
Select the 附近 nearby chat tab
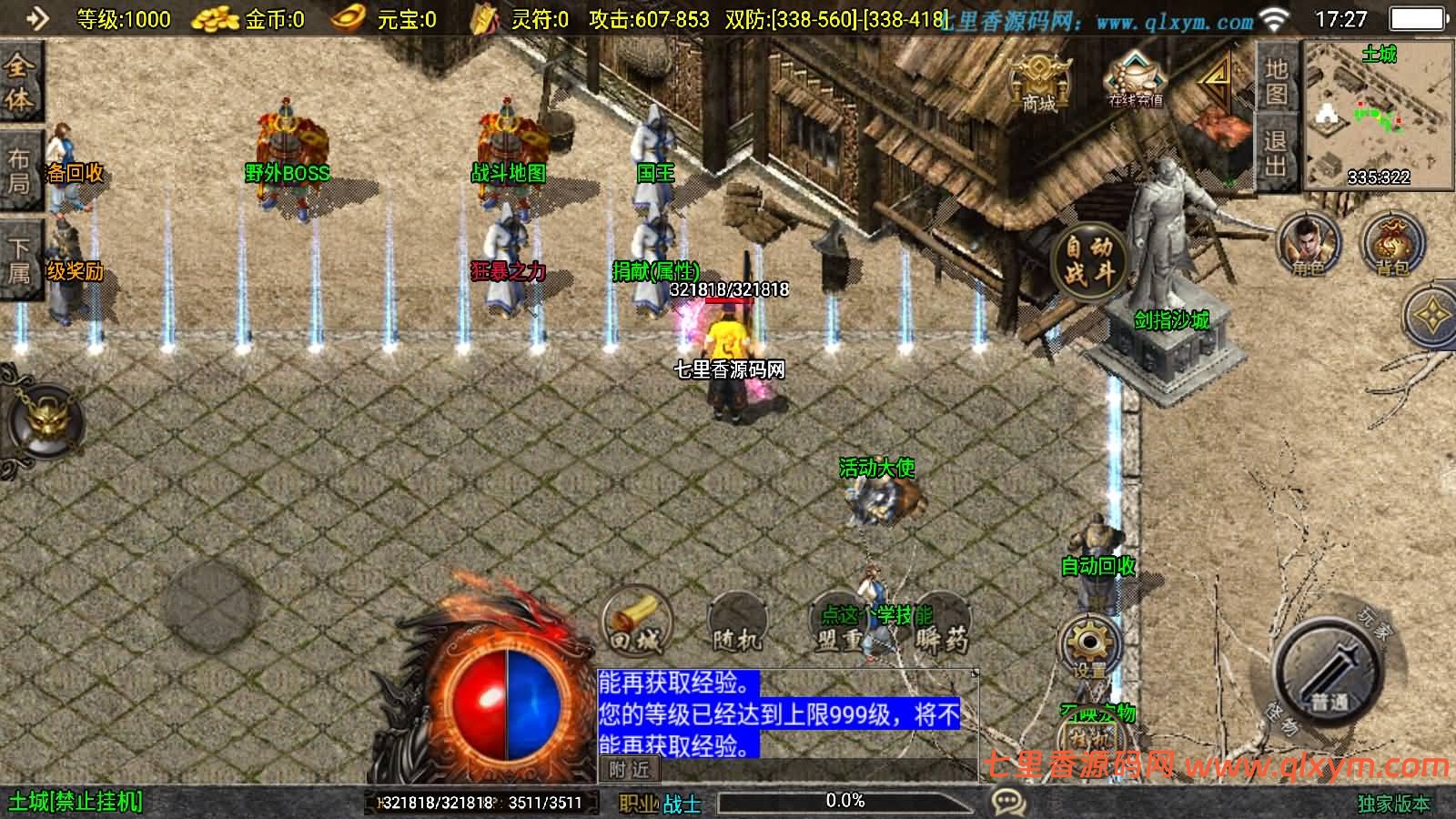point(629,770)
